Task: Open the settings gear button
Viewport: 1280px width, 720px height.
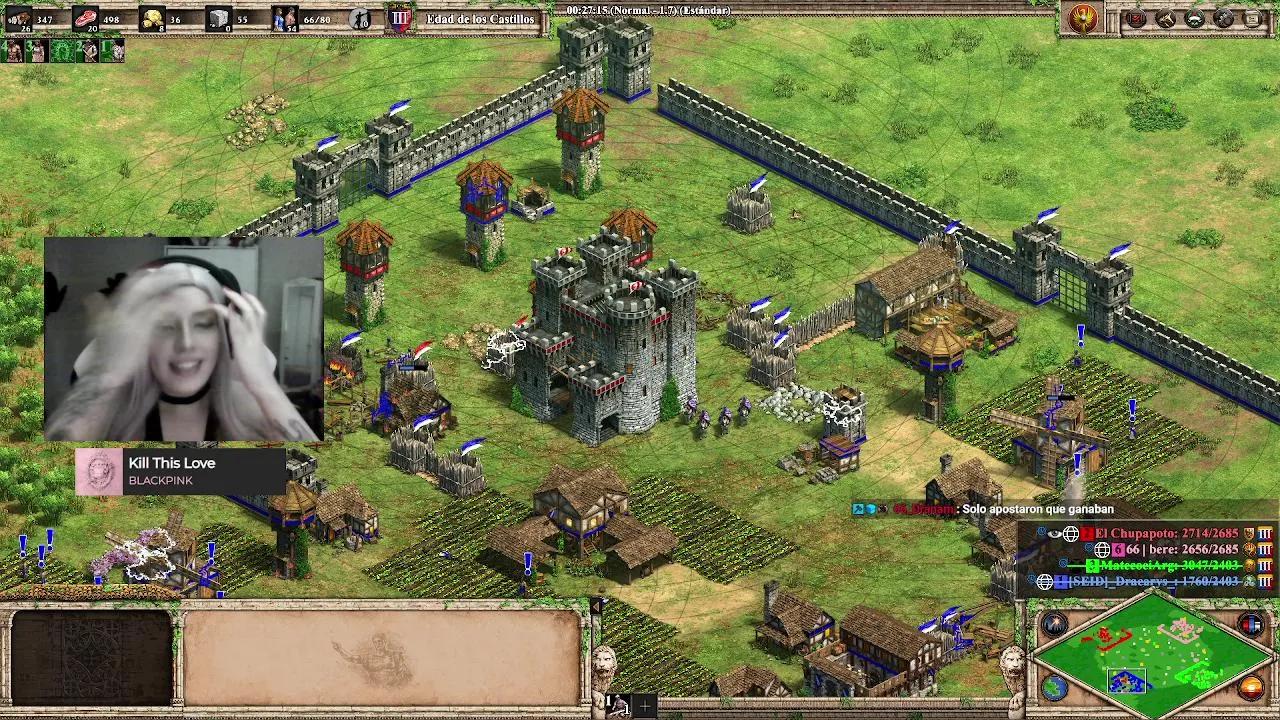Action: (1223, 18)
